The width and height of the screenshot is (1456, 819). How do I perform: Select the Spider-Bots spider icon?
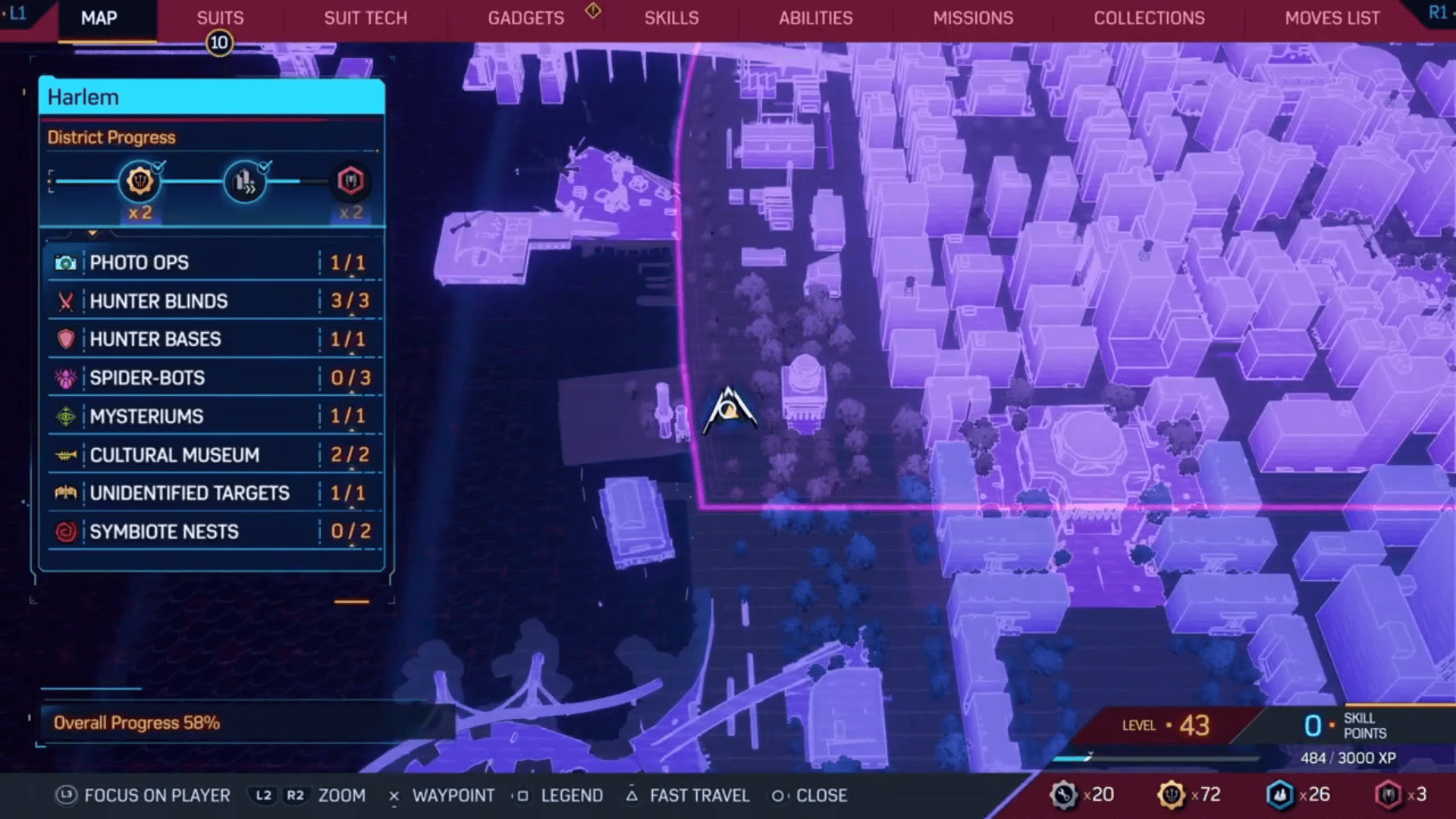(x=66, y=378)
